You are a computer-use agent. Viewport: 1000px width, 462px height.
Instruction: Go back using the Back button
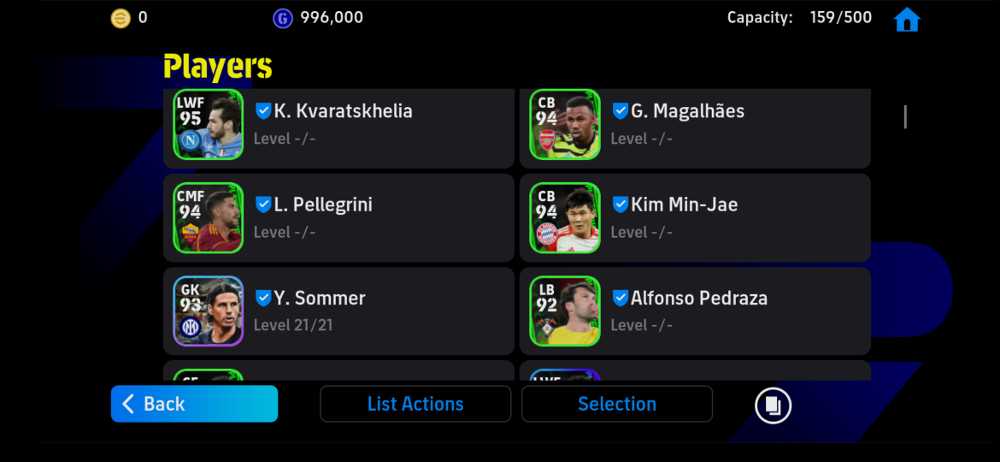tap(194, 404)
